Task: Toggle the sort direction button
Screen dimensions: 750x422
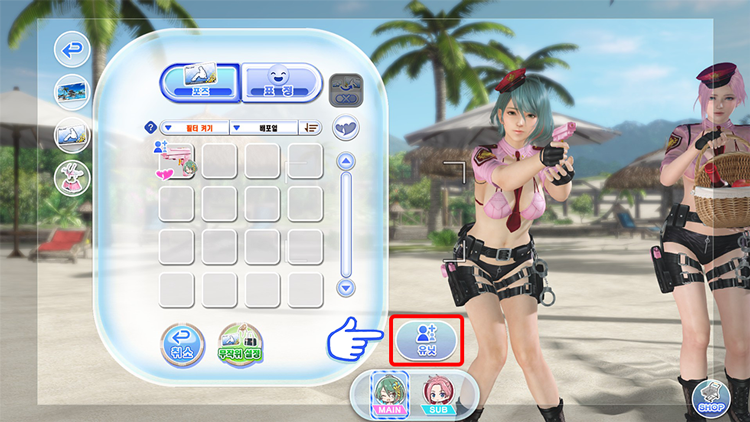Action: click(x=312, y=128)
